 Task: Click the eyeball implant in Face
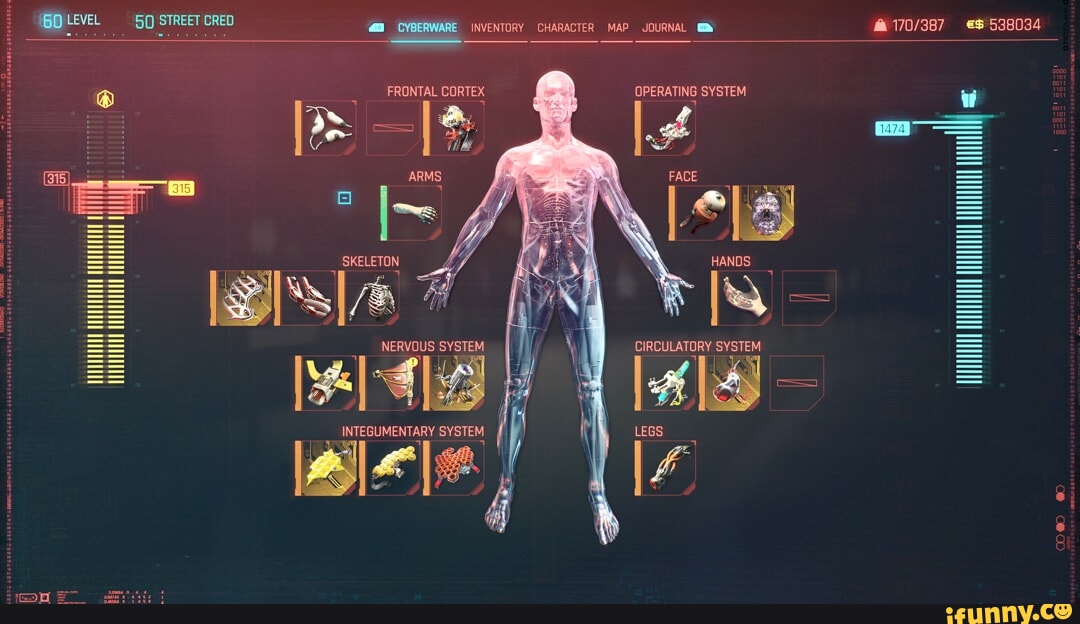[x=701, y=213]
